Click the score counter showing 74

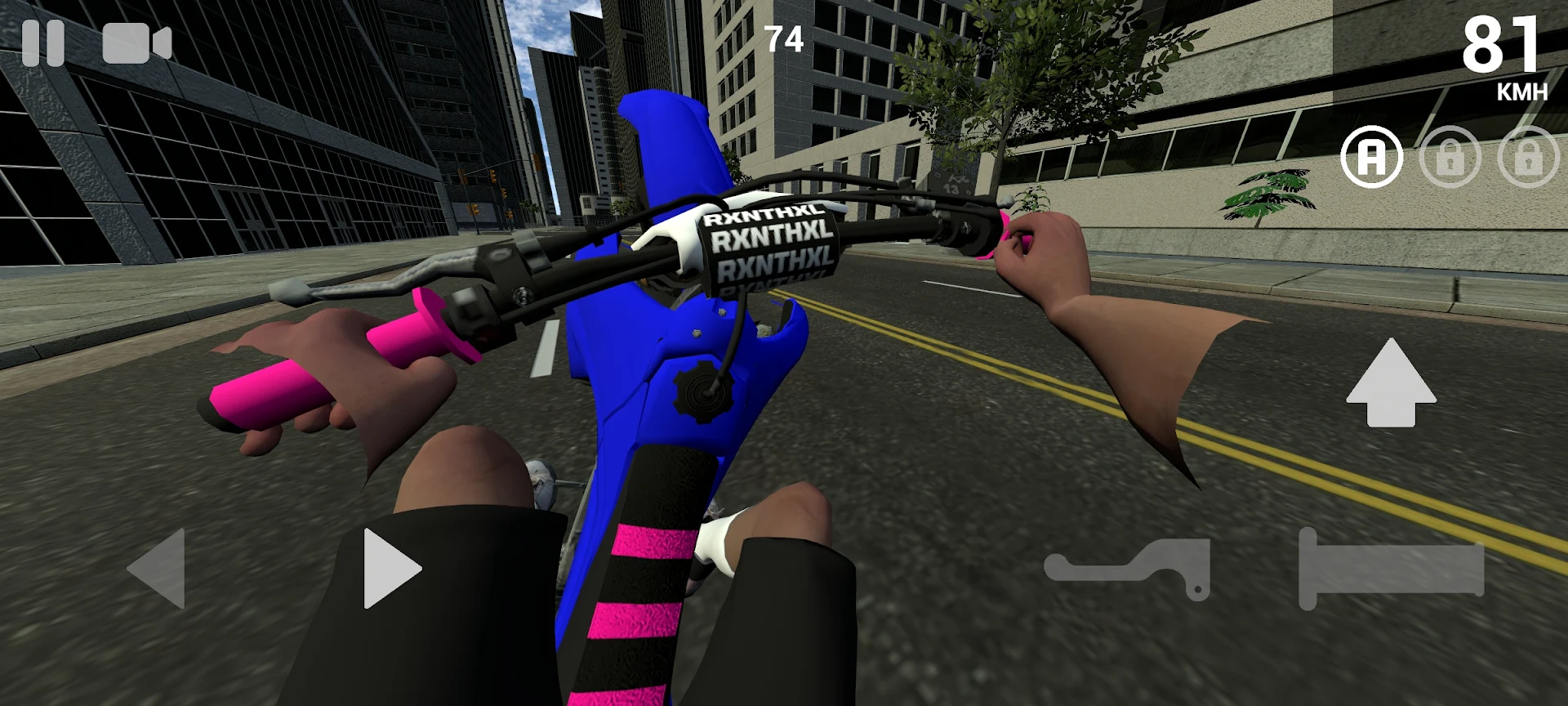coord(783,38)
